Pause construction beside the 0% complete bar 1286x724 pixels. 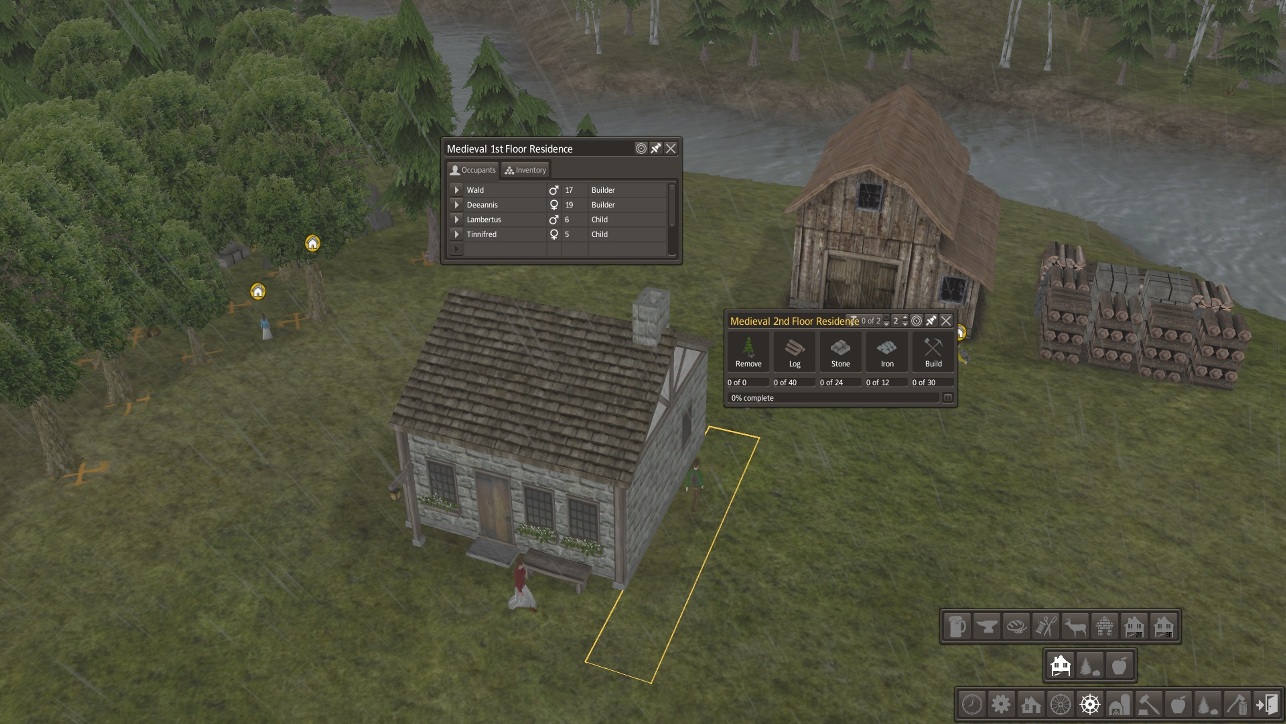(948, 398)
